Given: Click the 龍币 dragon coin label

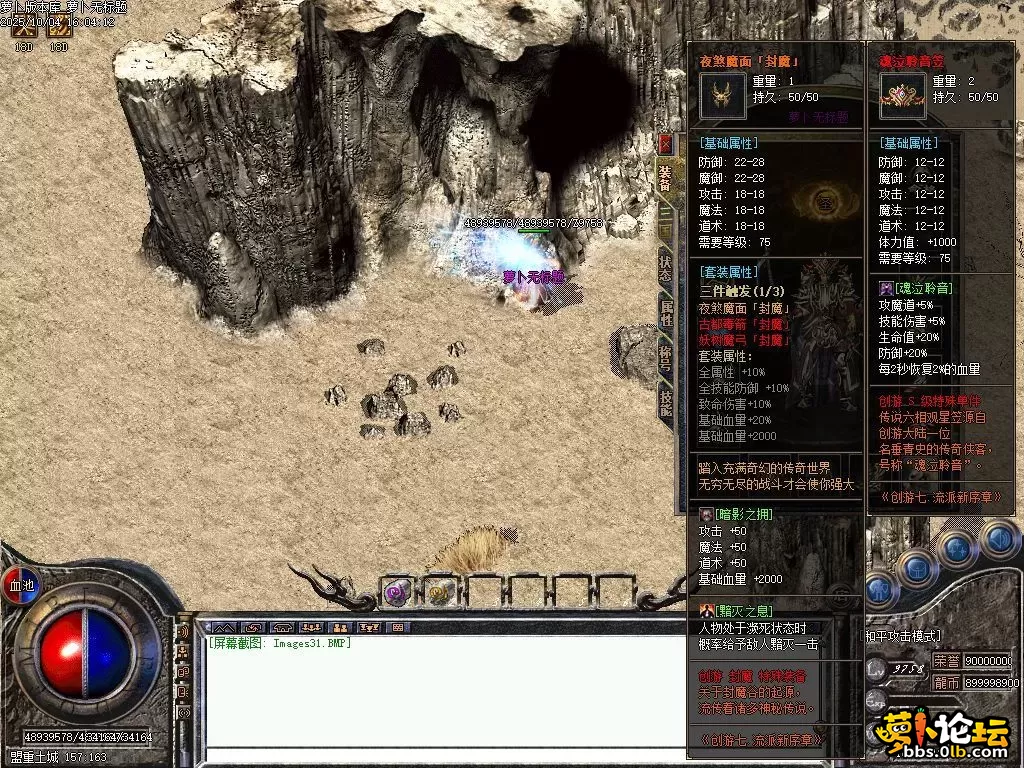Looking at the screenshot, I should 946,682.
